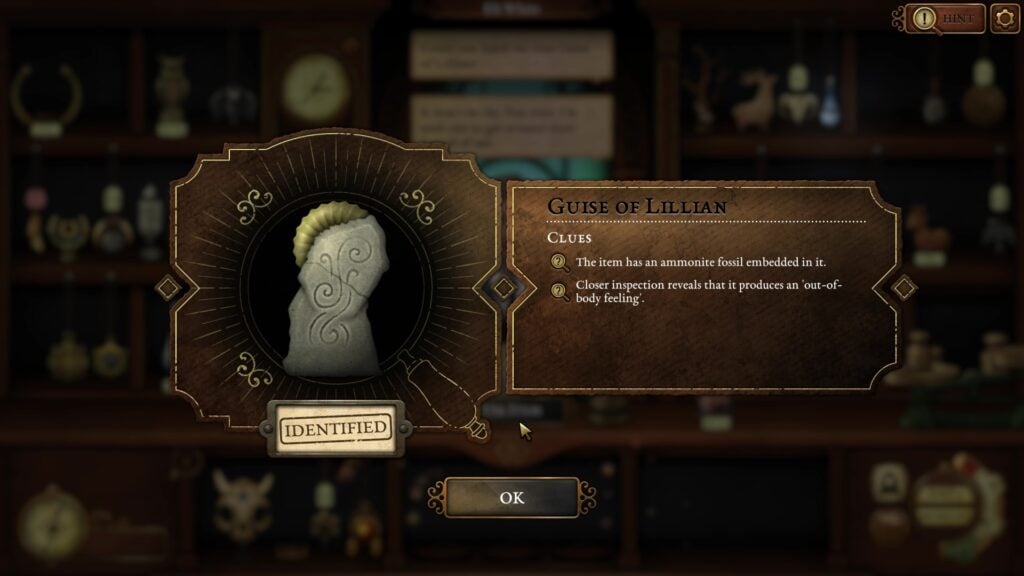Image resolution: width=1024 pixels, height=576 pixels.
Task: Open the Hint button
Action: [x=944, y=18]
